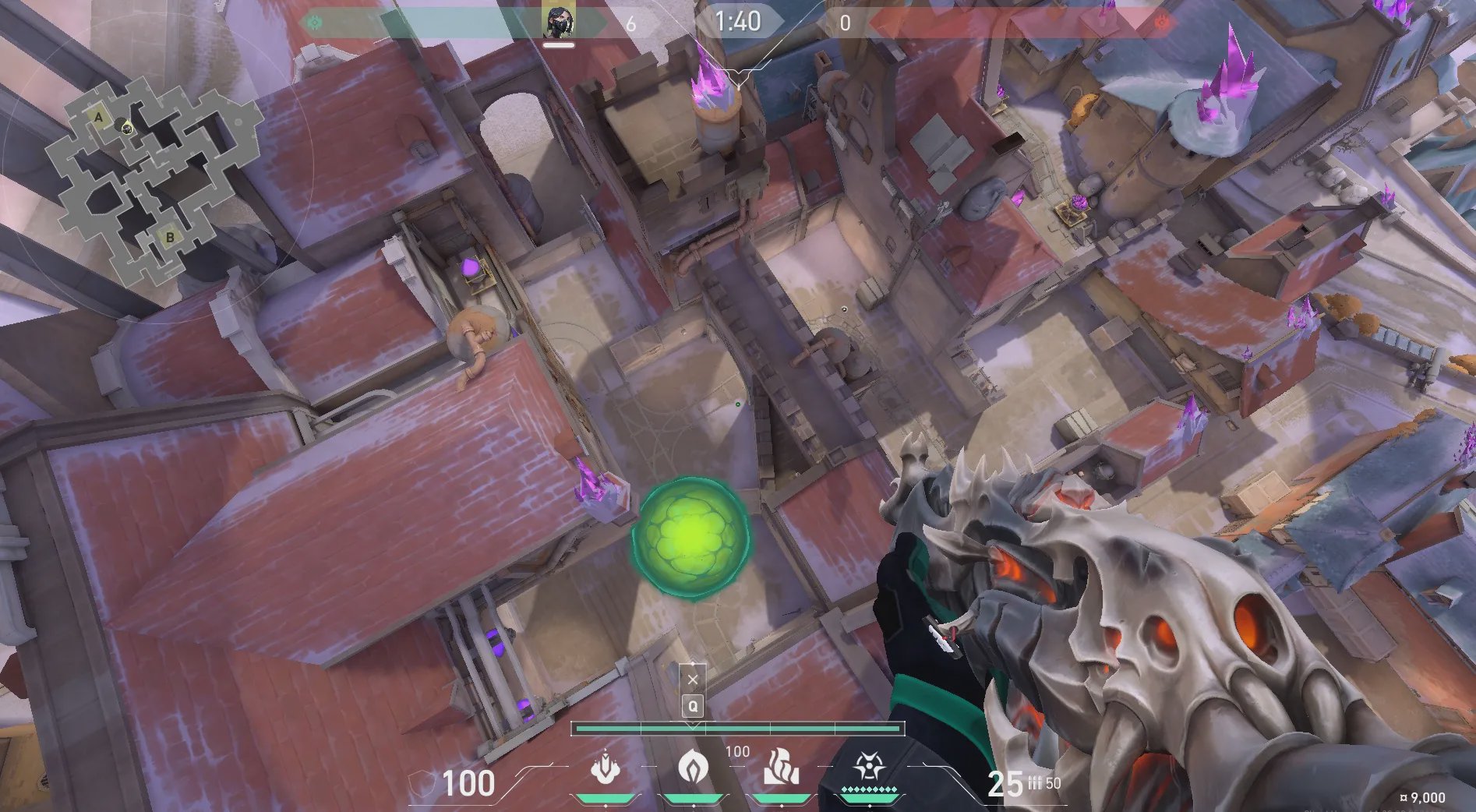
Task: Click Viper's agent portrait in top bar
Action: tap(559, 23)
